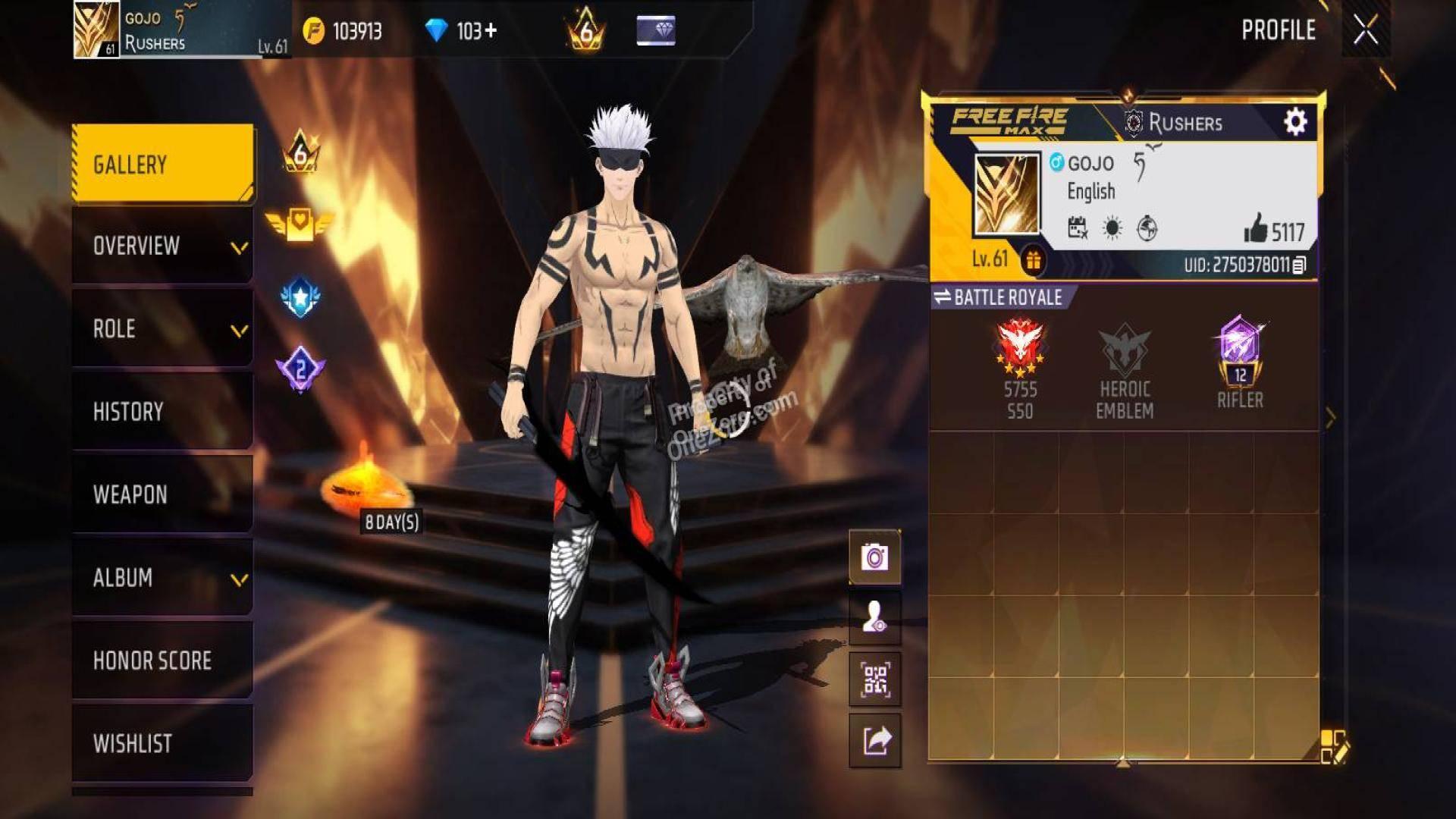This screenshot has height=819, width=1456.
Task: Switch the Battle Royale mode display
Action: (998, 297)
